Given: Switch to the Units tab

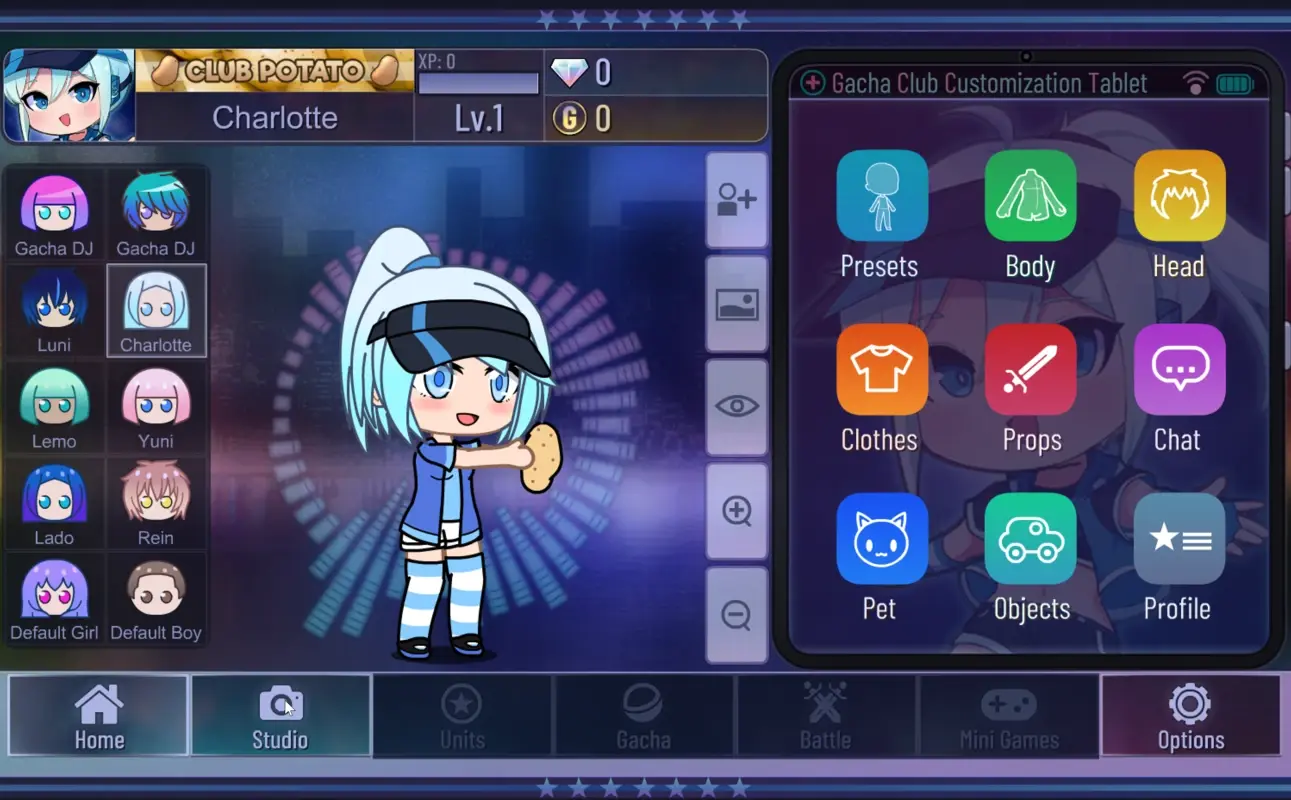Looking at the screenshot, I should [x=462, y=715].
